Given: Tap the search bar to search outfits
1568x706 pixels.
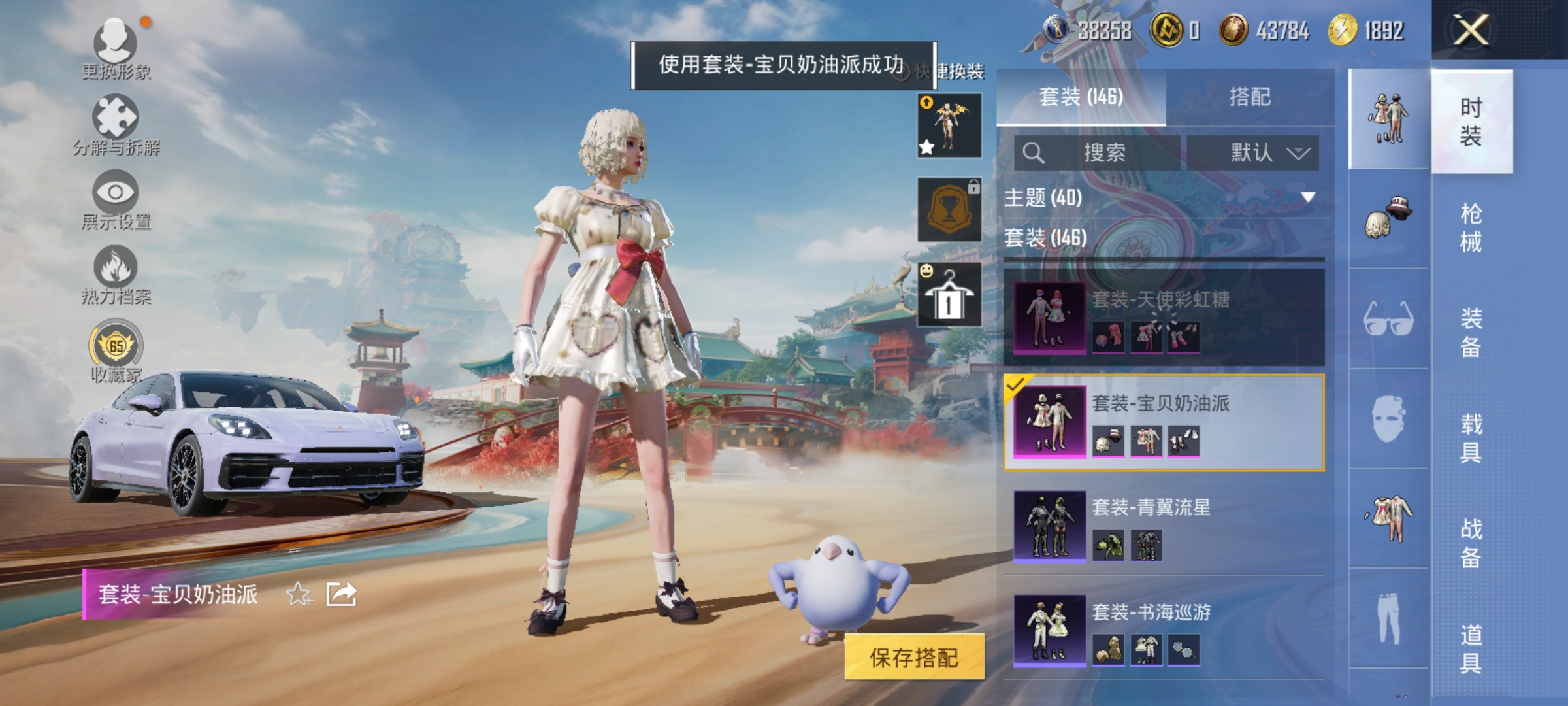Looking at the screenshot, I should pyautogui.click(x=1098, y=152).
